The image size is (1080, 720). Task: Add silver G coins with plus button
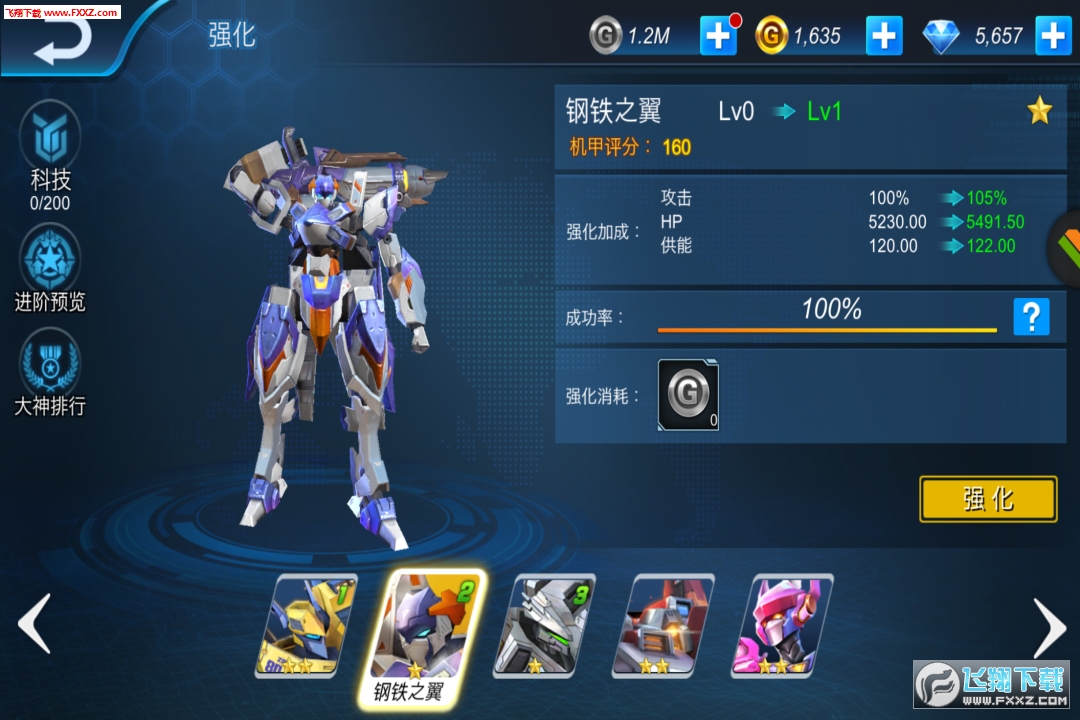[718, 36]
